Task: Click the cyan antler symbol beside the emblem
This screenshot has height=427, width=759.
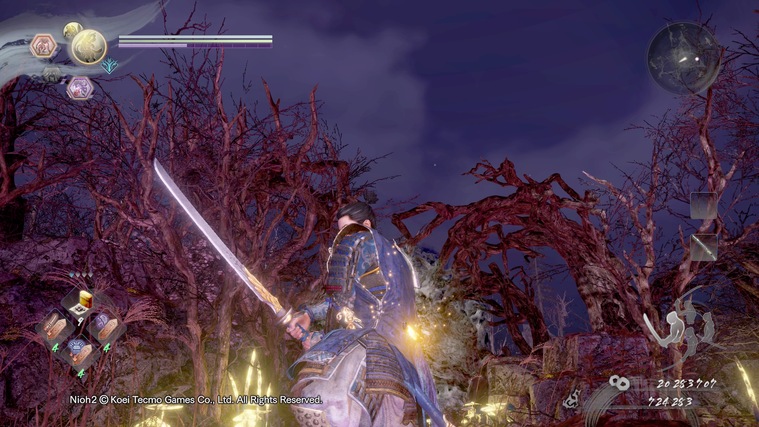Action: point(109,66)
